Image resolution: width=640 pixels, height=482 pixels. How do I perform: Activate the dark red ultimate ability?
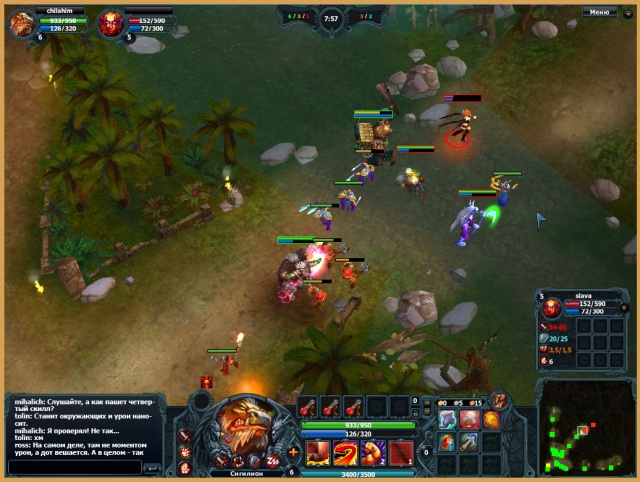[x=401, y=452]
